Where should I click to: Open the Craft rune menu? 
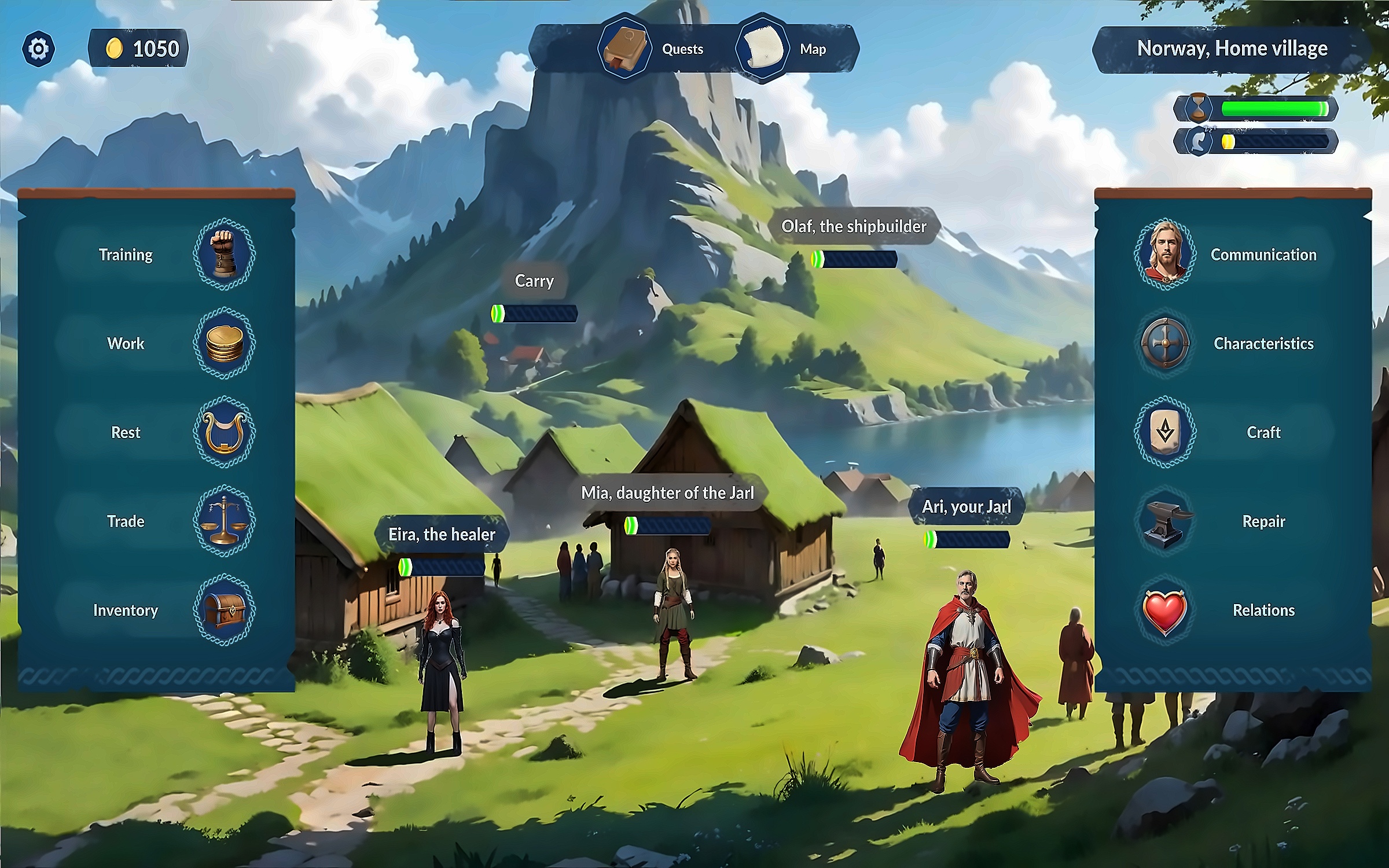point(1165,432)
